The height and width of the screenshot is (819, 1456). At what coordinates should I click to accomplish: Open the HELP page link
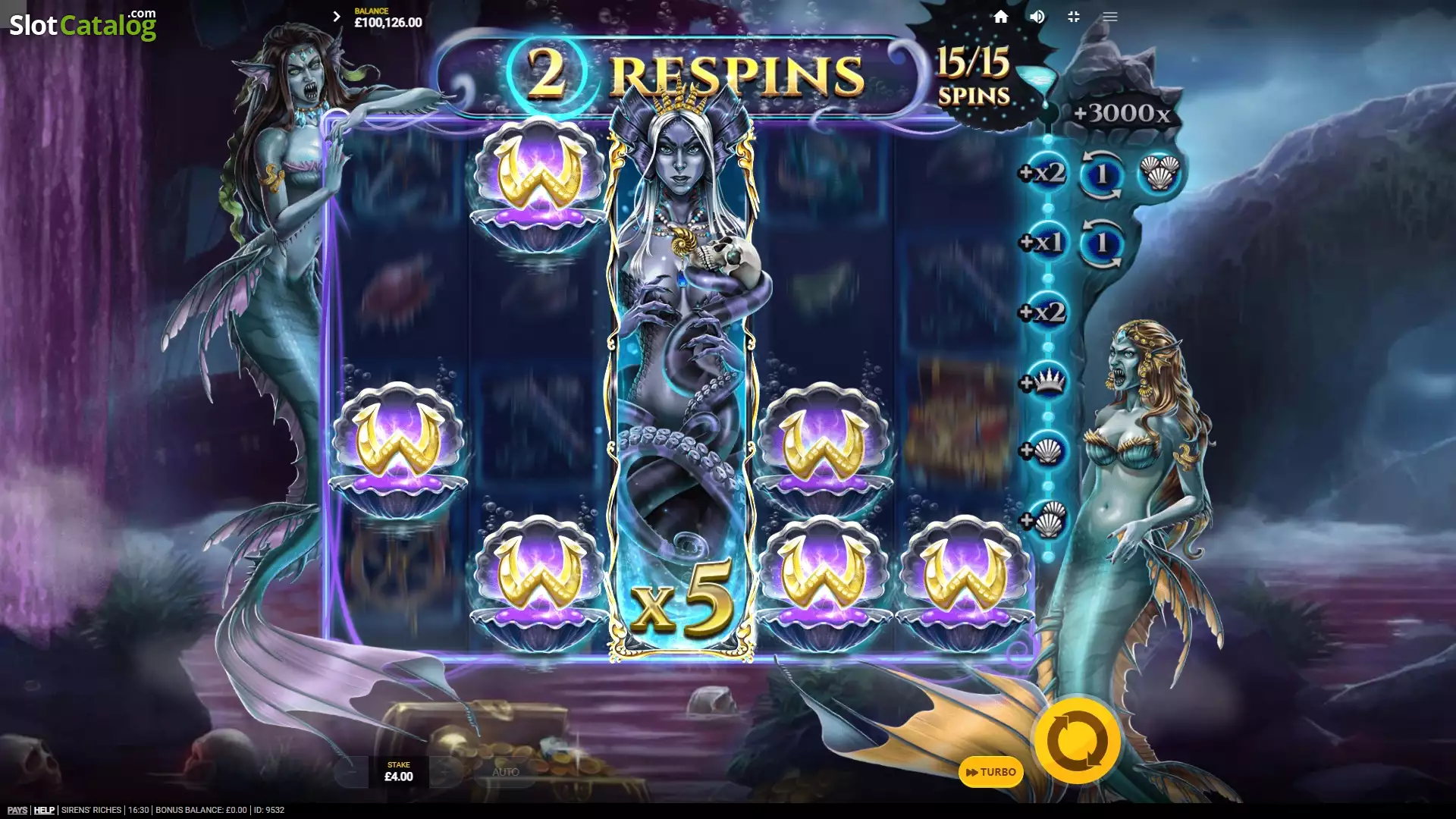(x=44, y=810)
